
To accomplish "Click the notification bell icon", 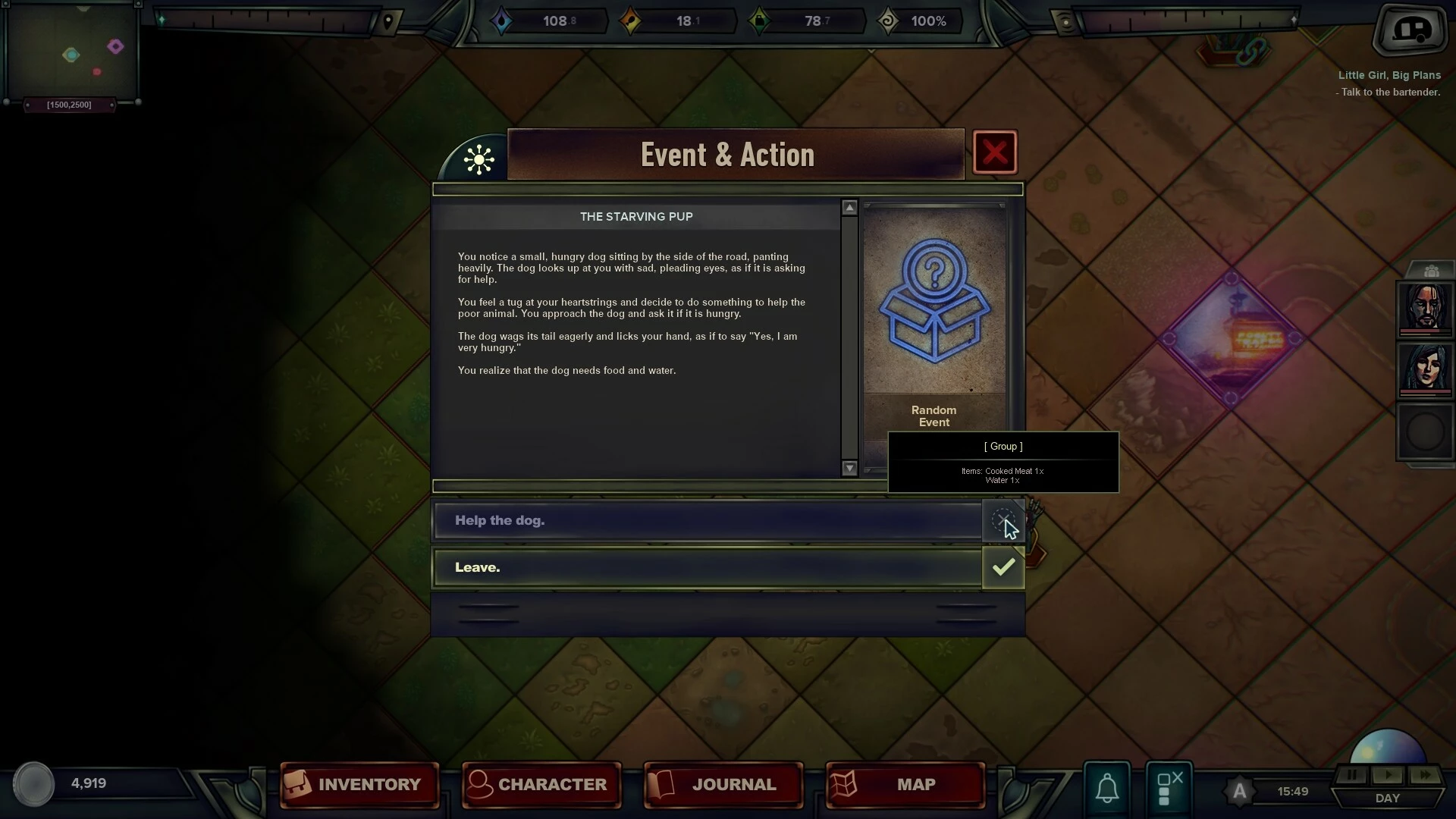I will [1107, 788].
